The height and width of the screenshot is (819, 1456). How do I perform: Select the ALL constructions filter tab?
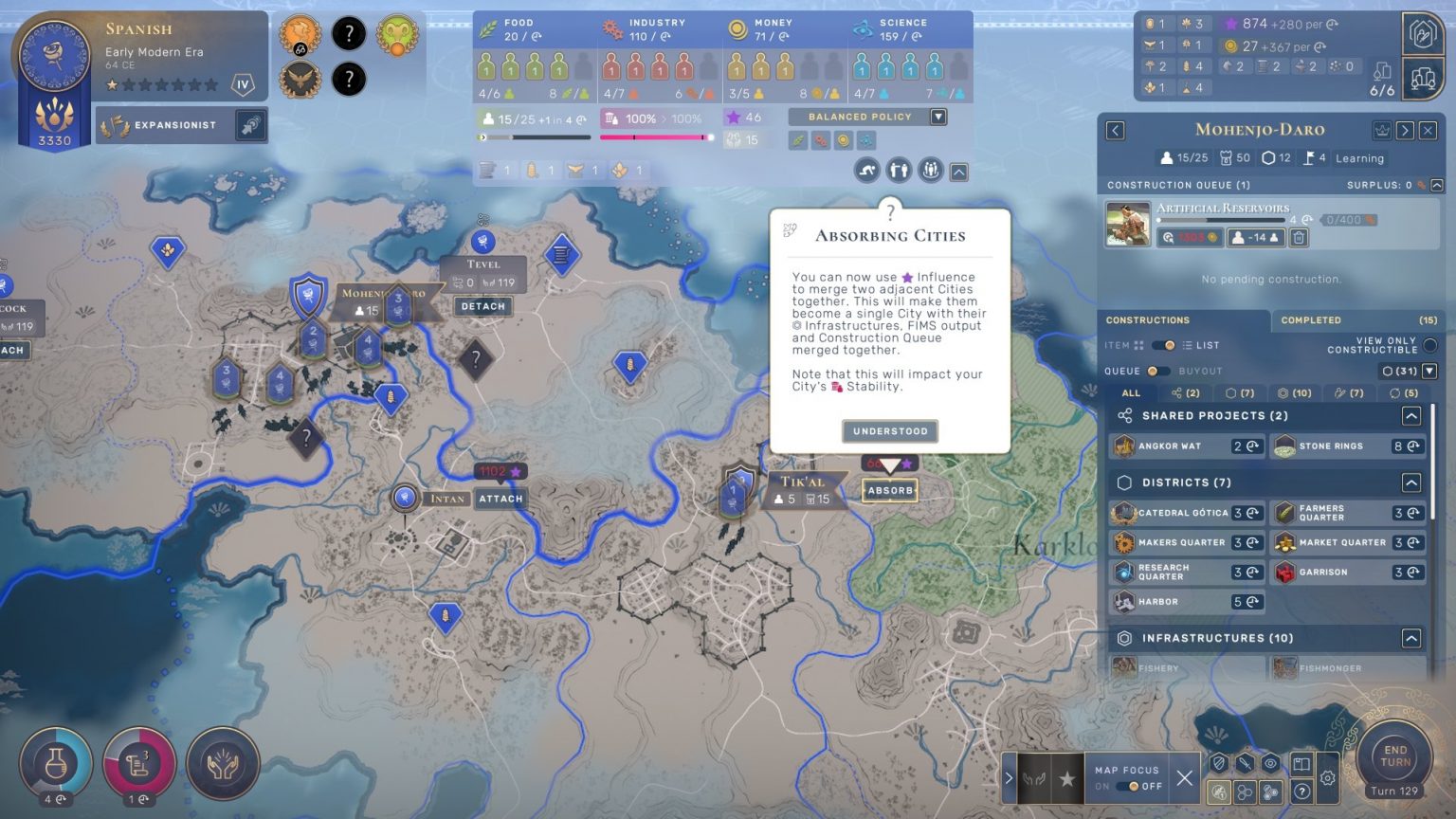coord(1130,392)
